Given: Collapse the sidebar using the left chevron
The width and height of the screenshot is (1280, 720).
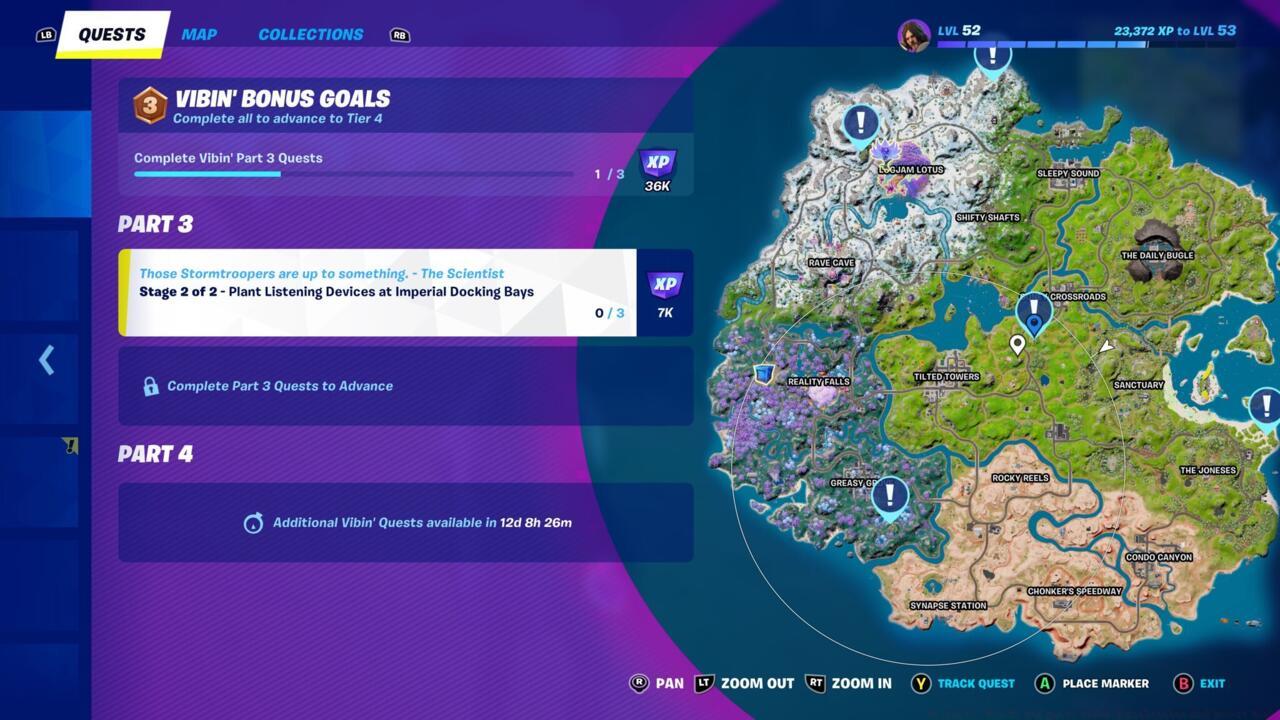Looking at the screenshot, I should tap(45, 360).
